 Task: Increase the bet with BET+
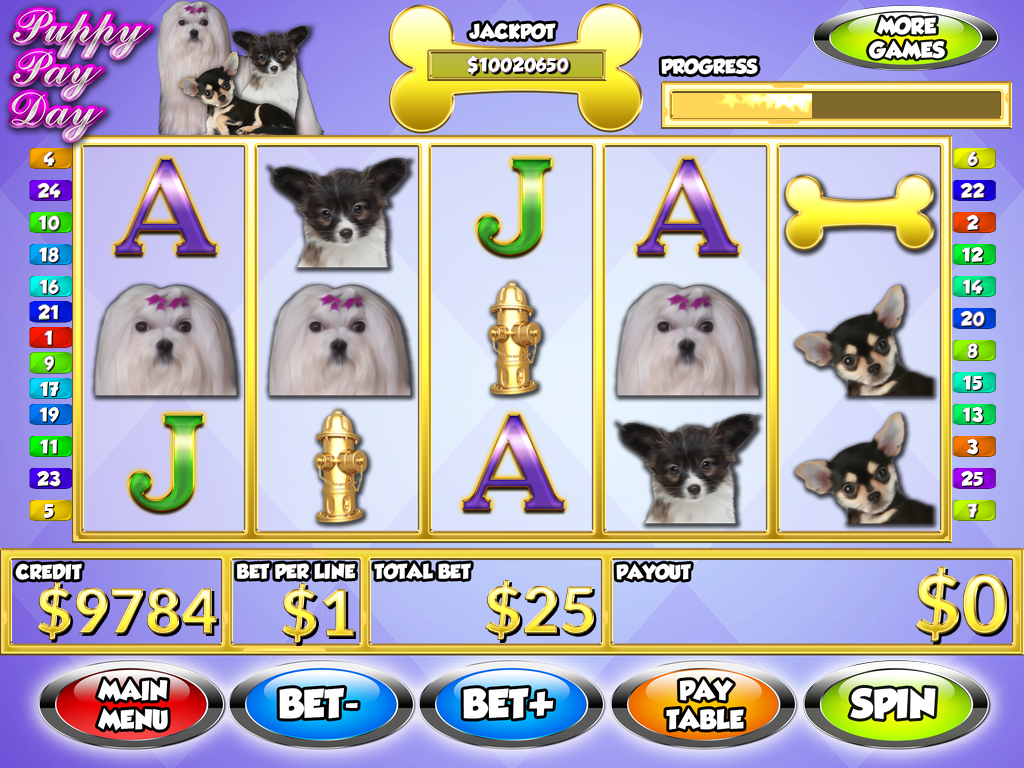click(510, 704)
